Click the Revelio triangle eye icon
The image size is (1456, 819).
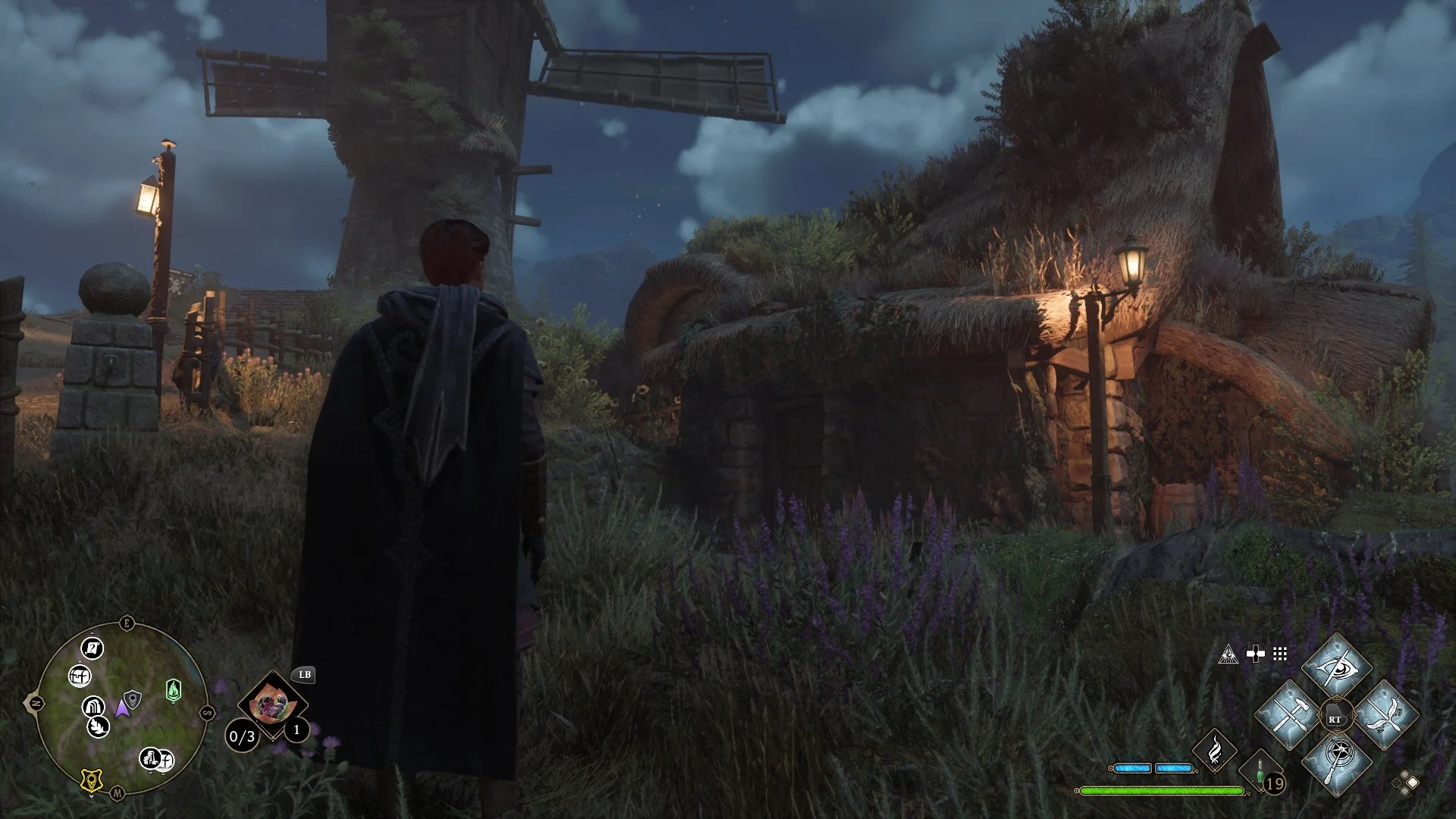tap(1228, 654)
